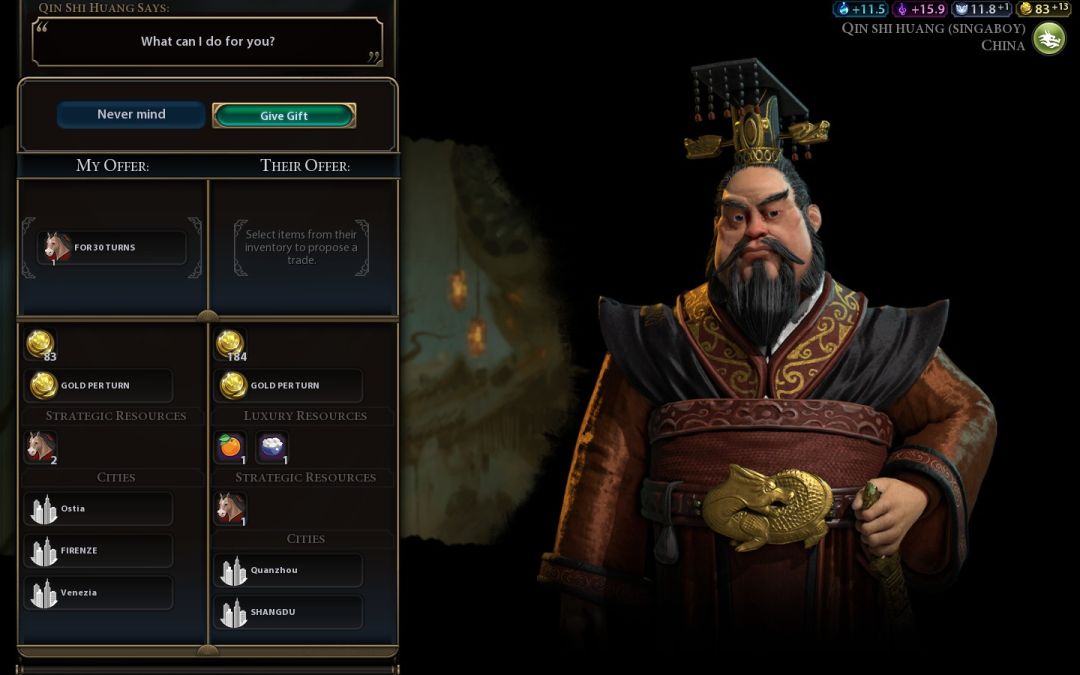This screenshot has width=1080, height=675.
Task: Choose Firenze from your cities
Action: click(98, 551)
